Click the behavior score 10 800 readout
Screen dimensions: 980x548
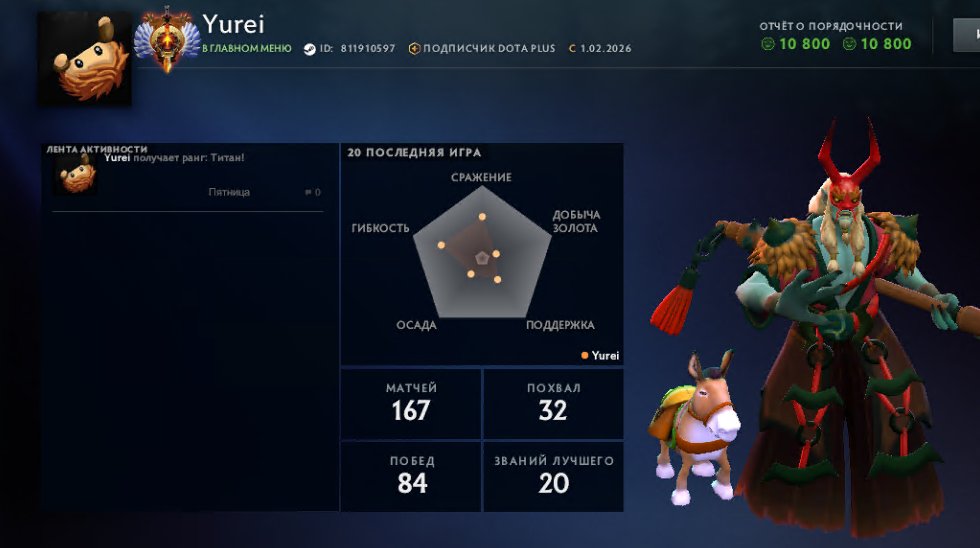[796, 44]
